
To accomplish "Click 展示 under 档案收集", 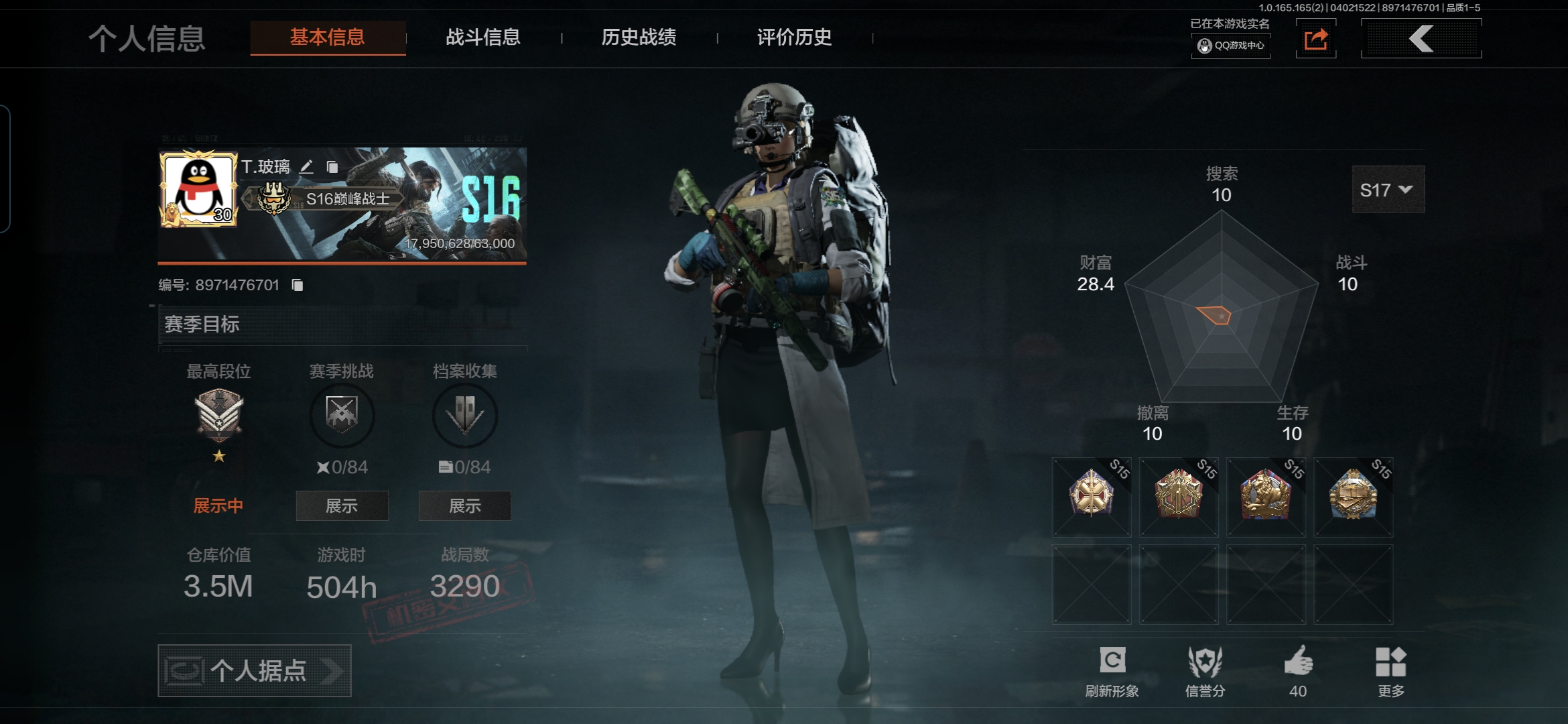I will click(x=464, y=506).
